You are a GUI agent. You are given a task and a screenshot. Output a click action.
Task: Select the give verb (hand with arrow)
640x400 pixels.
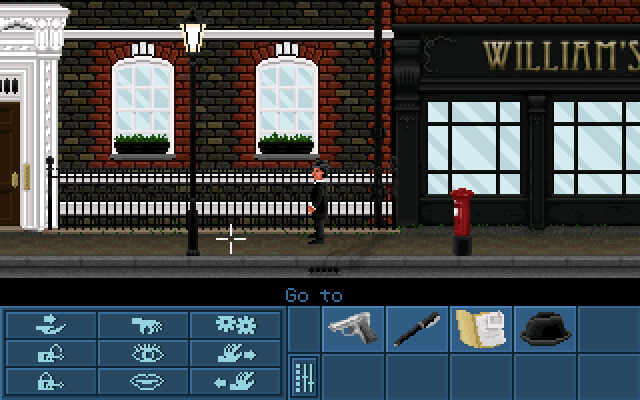[51, 324]
